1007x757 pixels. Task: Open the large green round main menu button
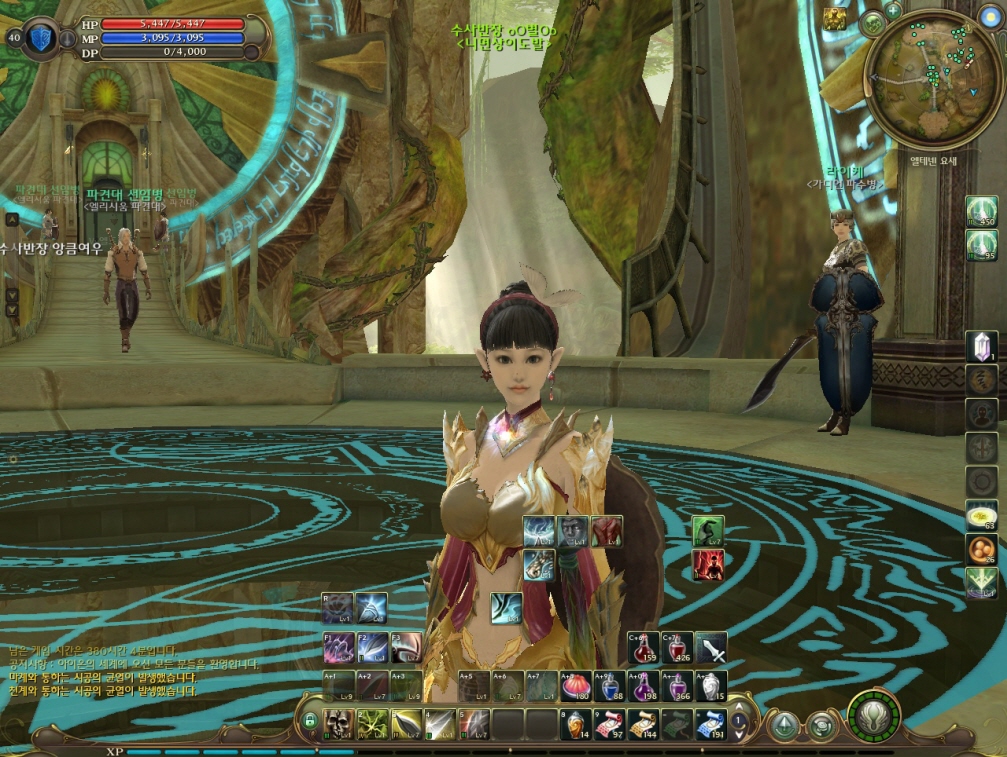click(x=873, y=716)
